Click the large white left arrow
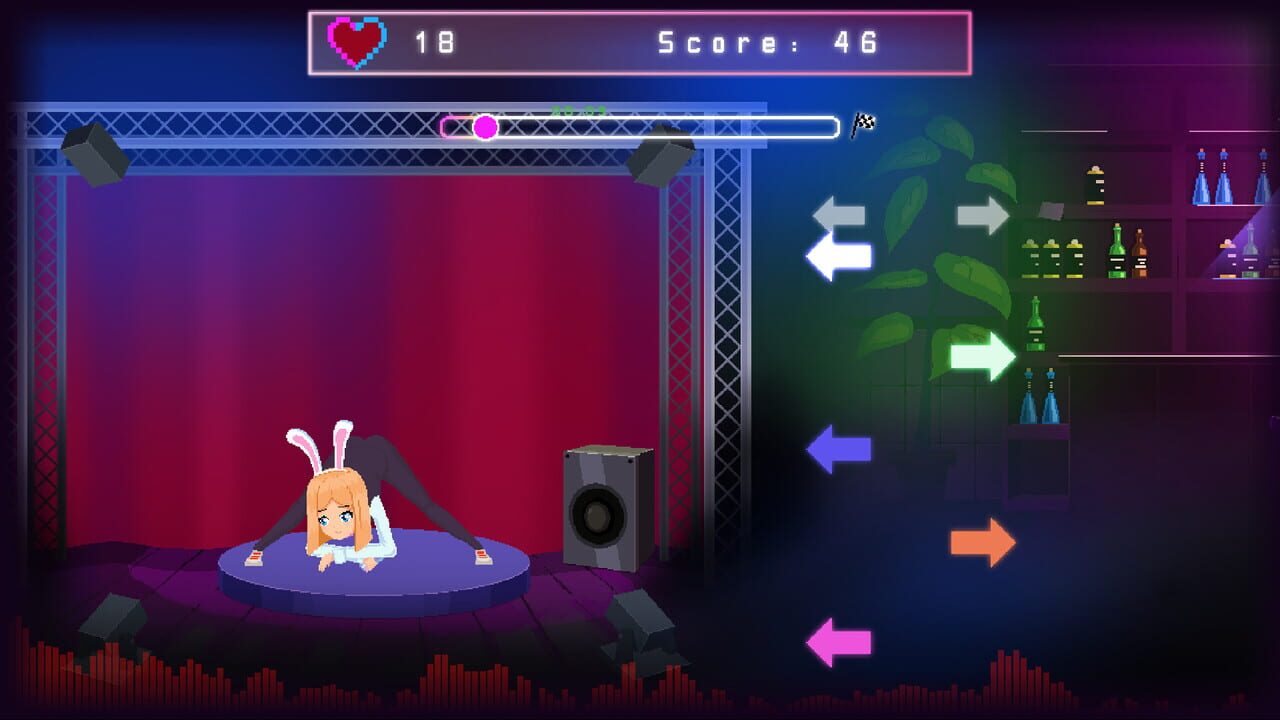The width and height of the screenshot is (1280, 720). [838, 256]
